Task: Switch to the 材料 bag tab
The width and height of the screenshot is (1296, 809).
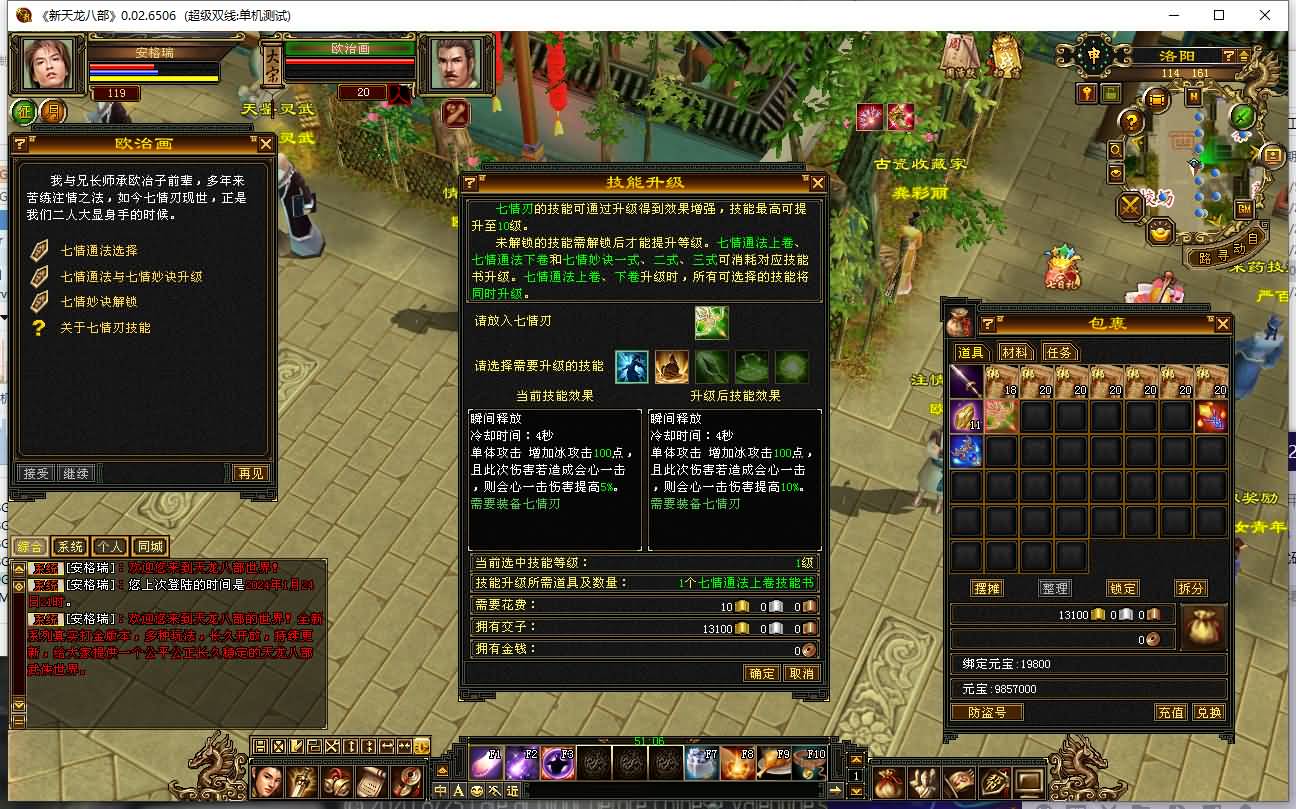Action: (x=1014, y=352)
